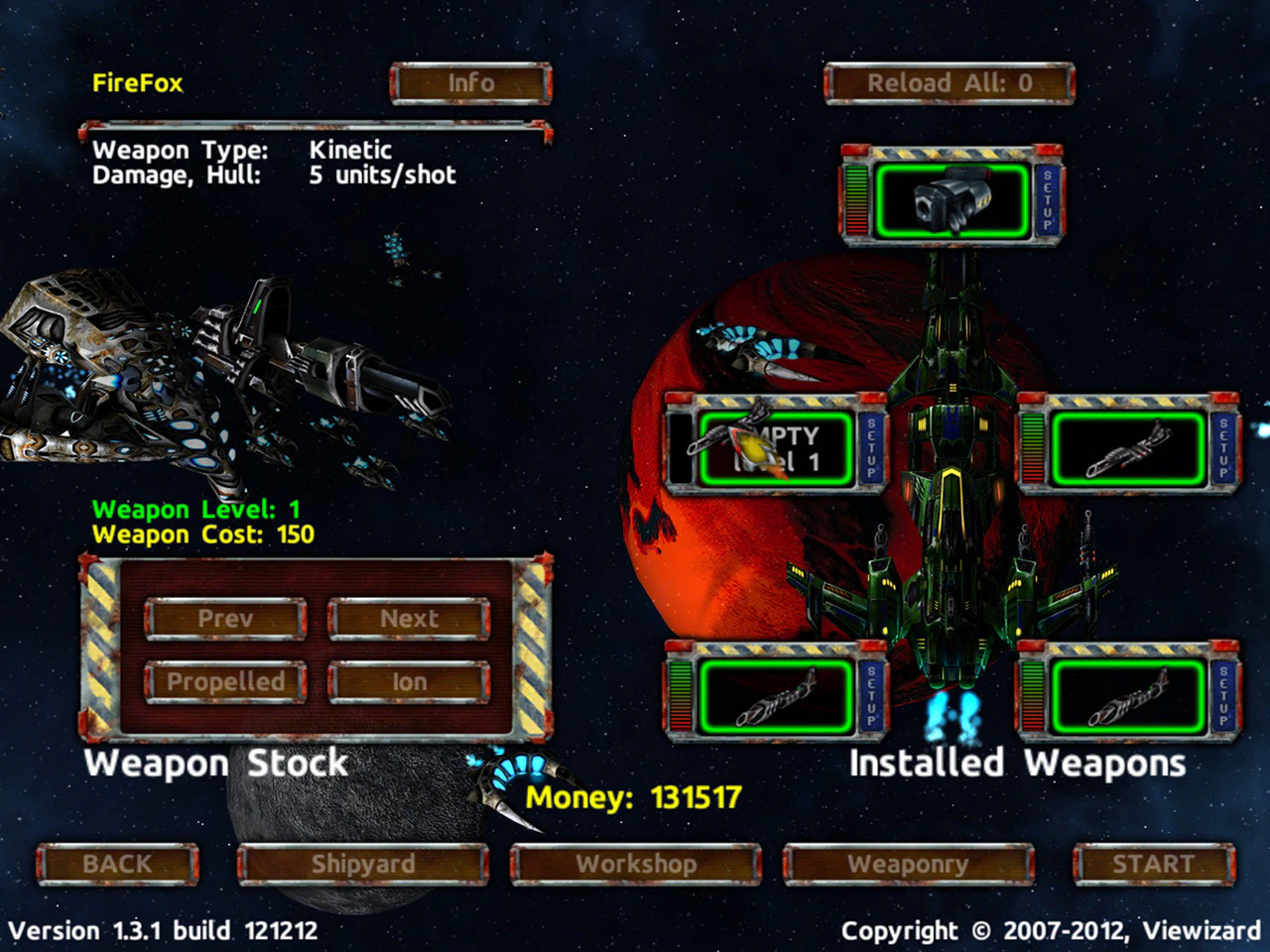This screenshot has height=952, width=1270.
Task: Select the Propelled weapon category
Action: point(225,681)
